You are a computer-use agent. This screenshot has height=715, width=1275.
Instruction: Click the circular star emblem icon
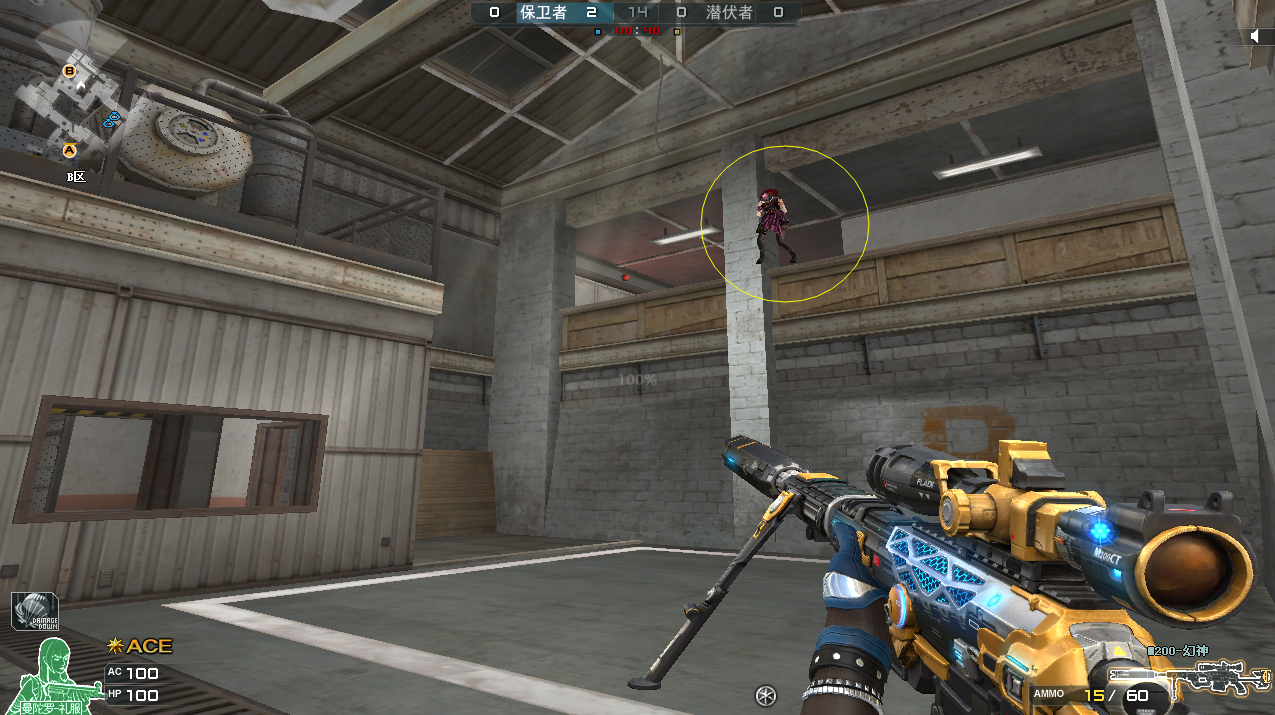tap(767, 695)
